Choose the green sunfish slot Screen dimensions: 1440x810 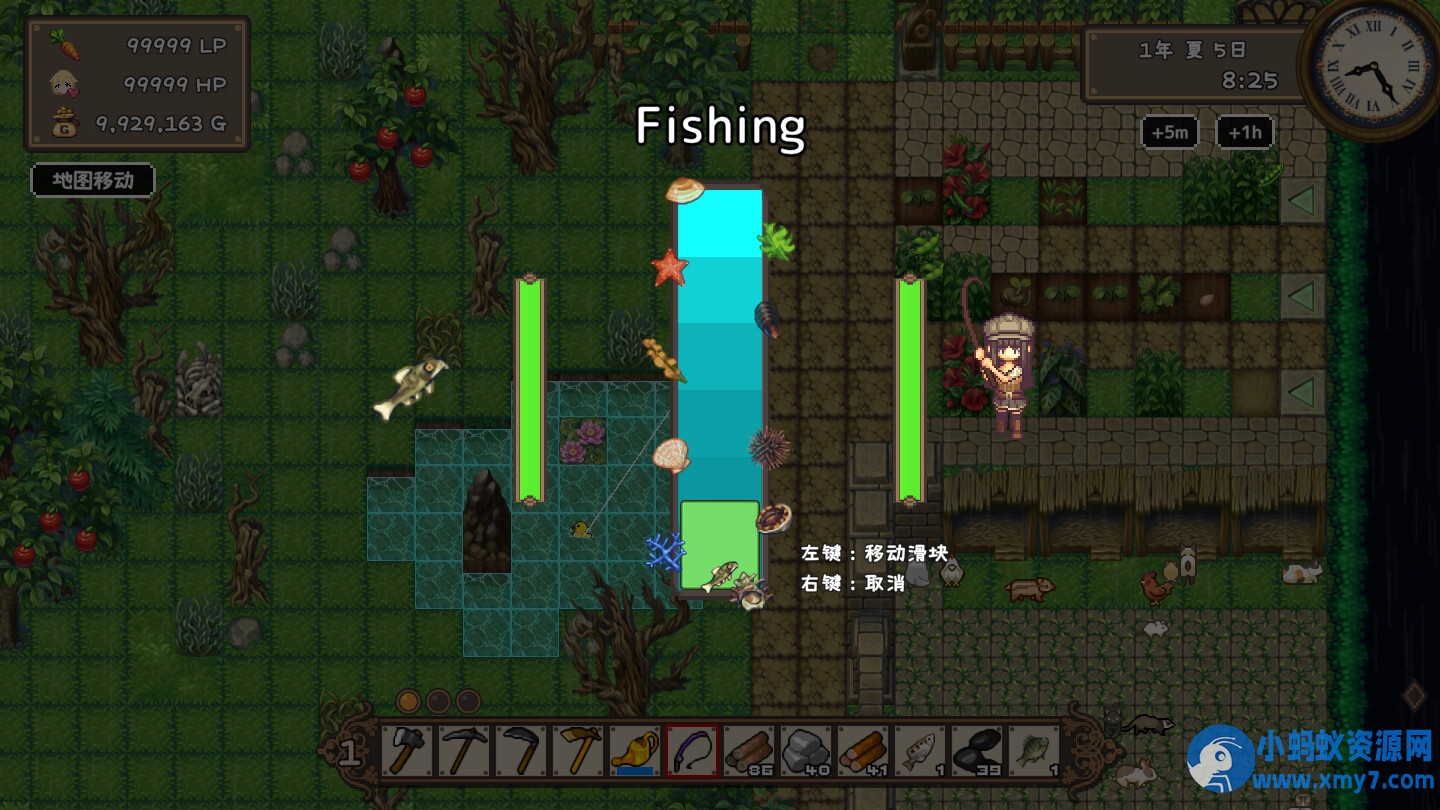click(1034, 750)
